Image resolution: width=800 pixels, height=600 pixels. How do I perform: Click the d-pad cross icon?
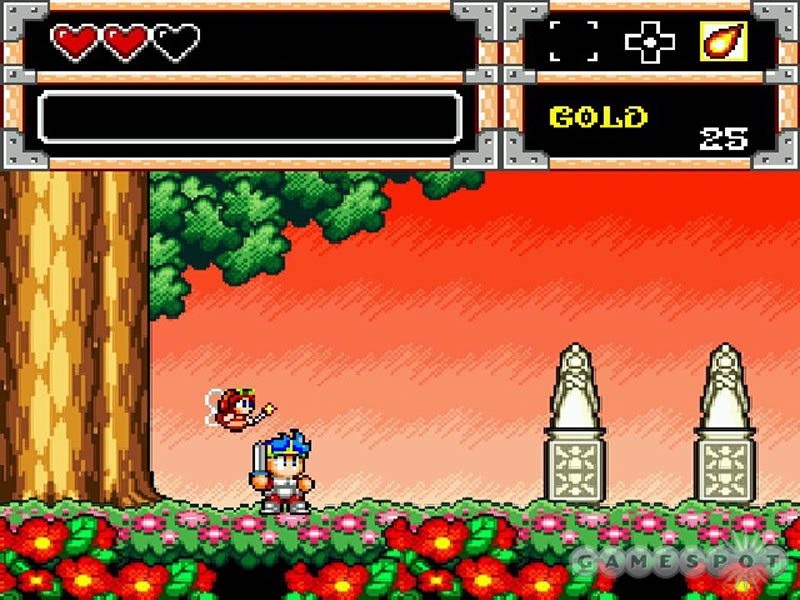point(649,42)
